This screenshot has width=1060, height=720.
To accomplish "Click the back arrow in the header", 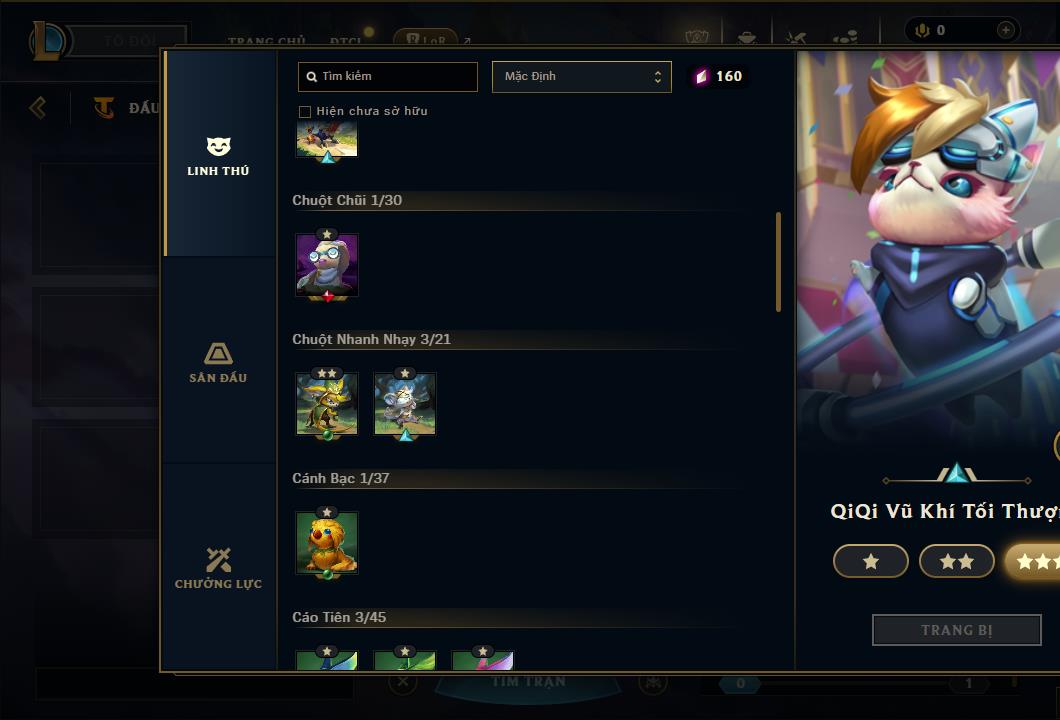I will point(38,107).
